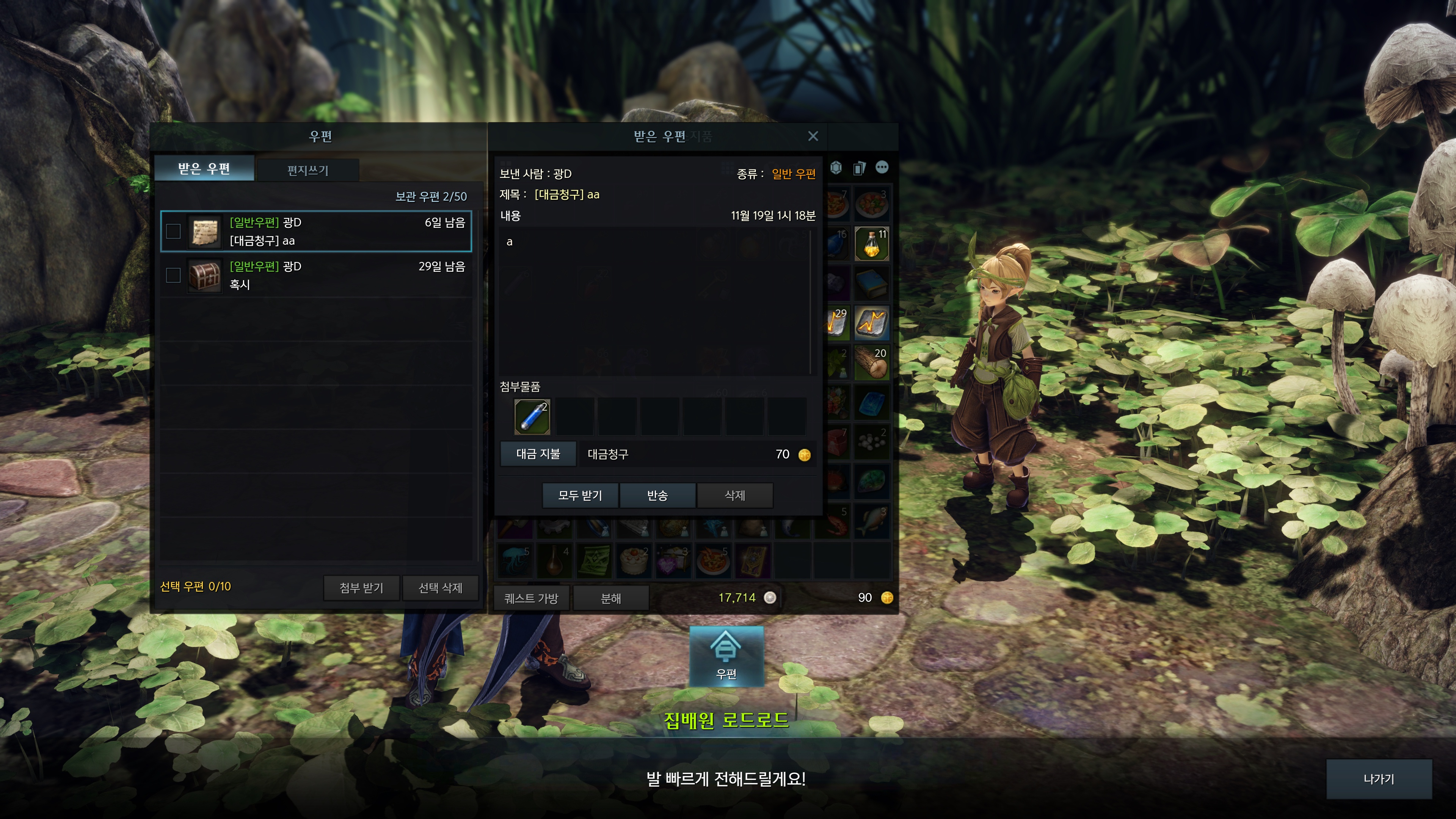The width and height of the screenshot is (1456, 819).
Task: Return the mail with 반송
Action: (657, 496)
